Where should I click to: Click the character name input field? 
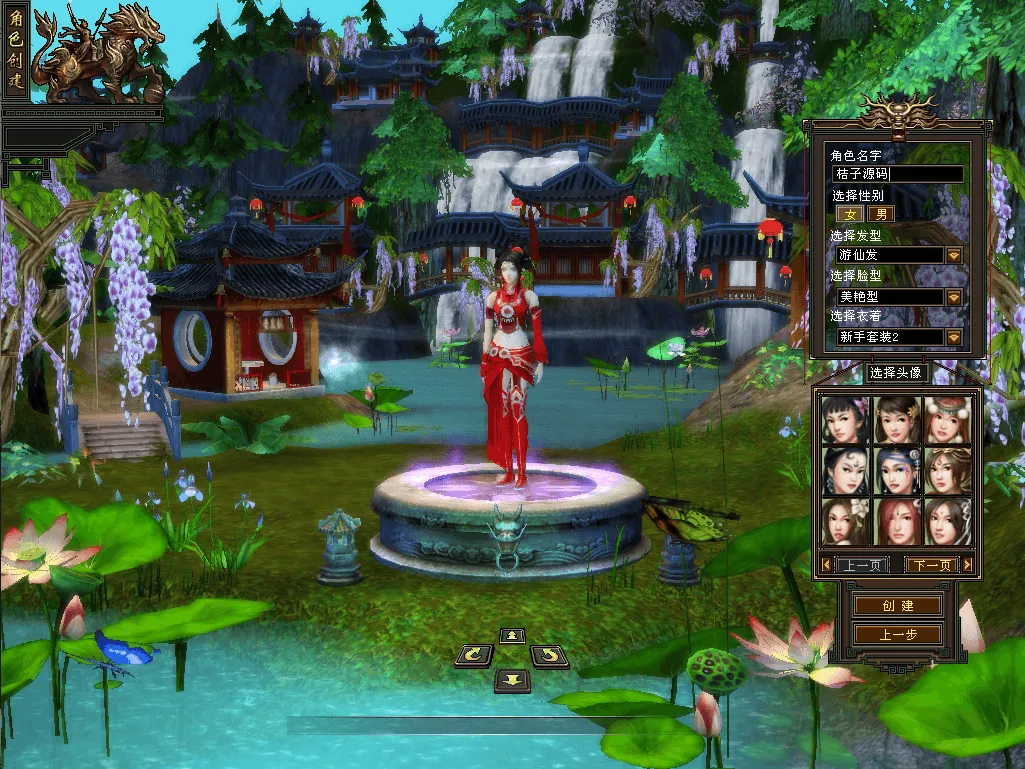coord(897,174)
